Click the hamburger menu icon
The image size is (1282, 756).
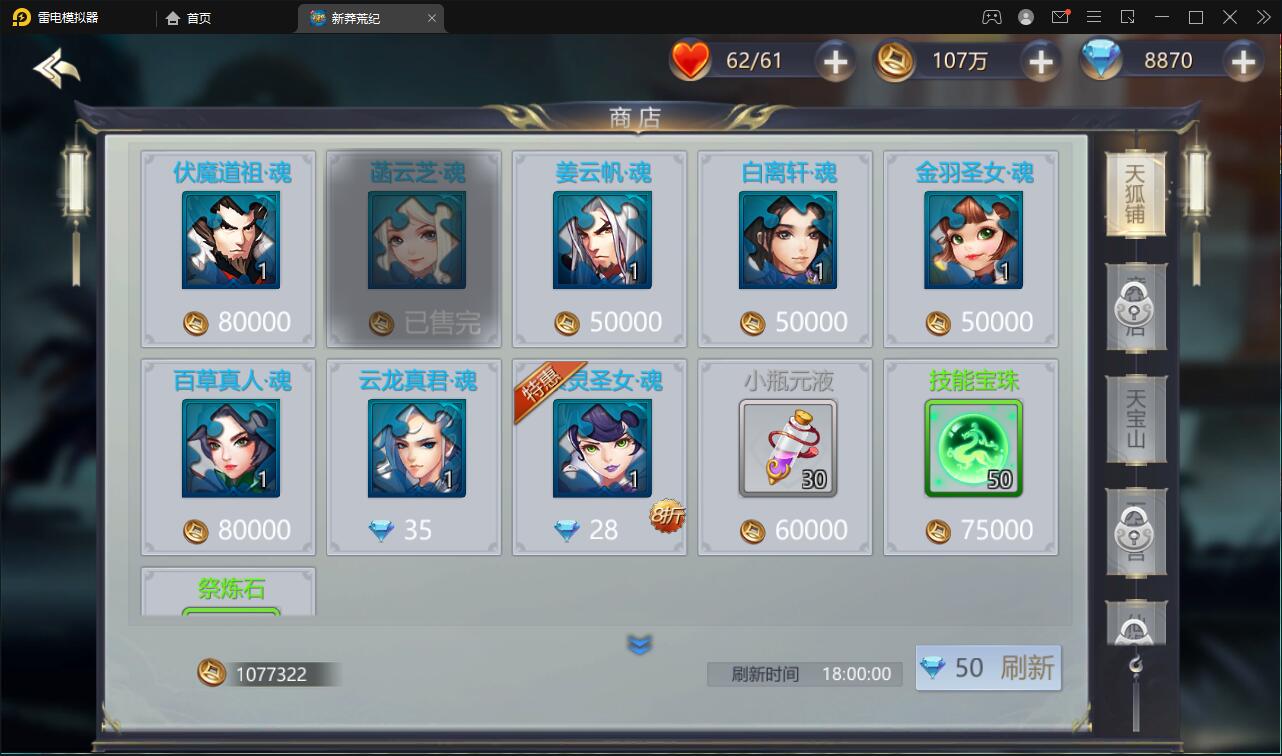click(1094, 17)
